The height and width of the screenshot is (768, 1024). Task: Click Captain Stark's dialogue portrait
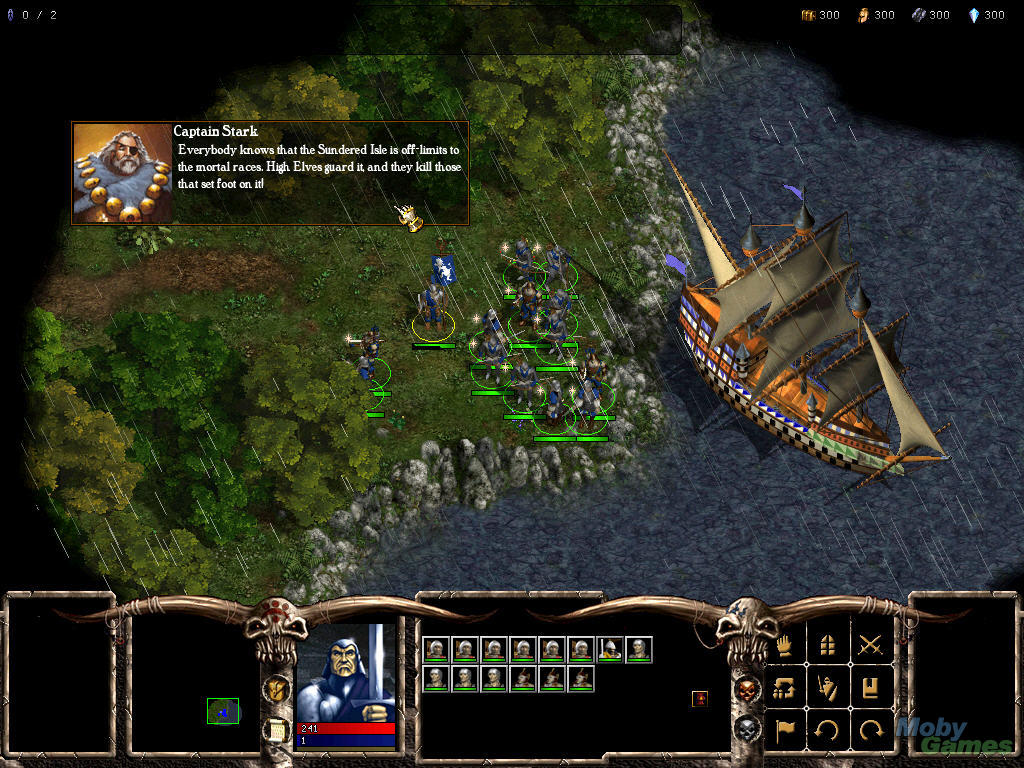tap(122, 173)
